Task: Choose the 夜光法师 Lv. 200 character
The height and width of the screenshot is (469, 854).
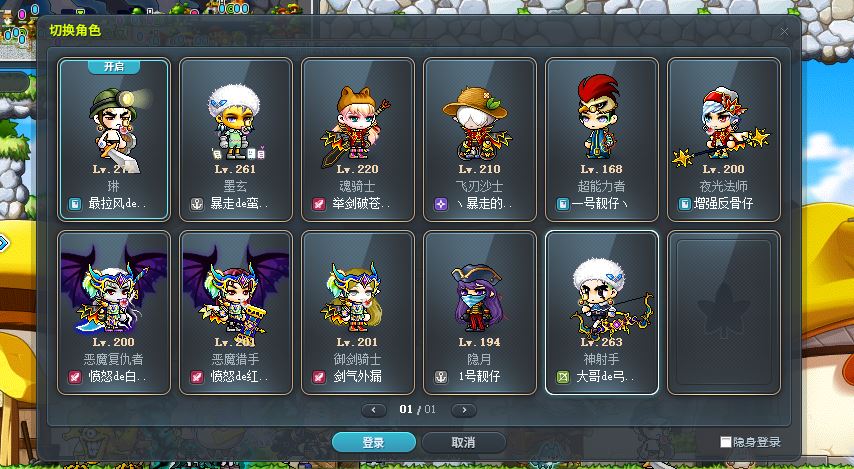Action: click(x=724, y=139)
